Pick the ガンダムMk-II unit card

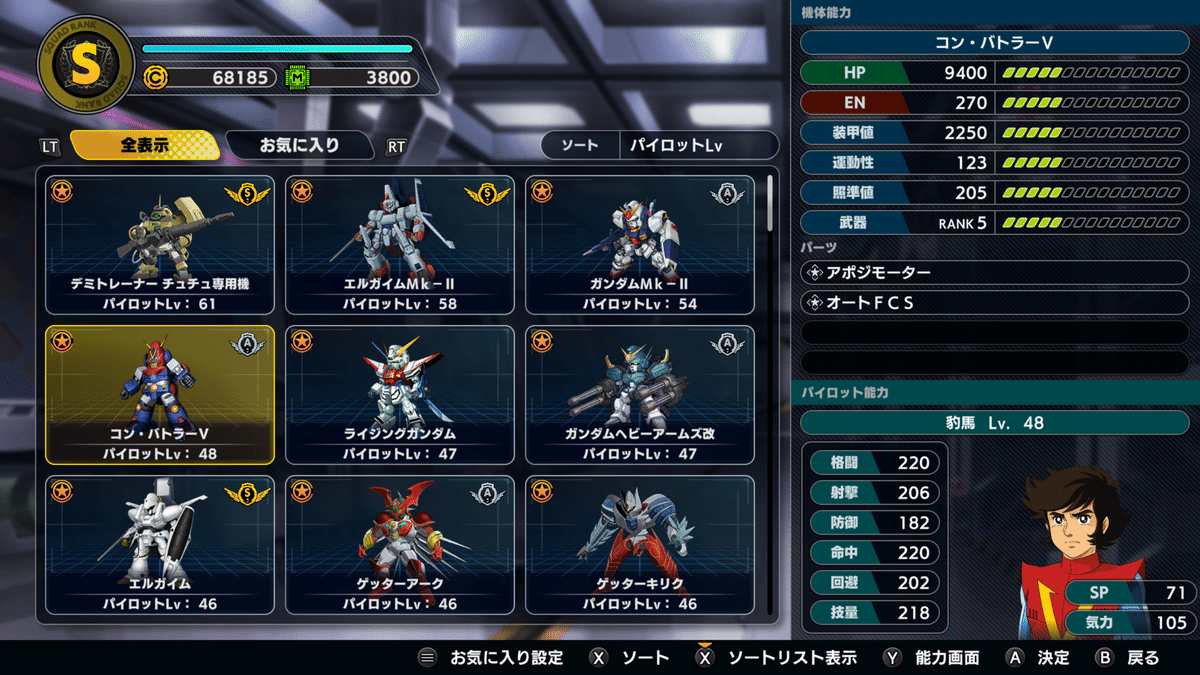(x=640, y=245)
